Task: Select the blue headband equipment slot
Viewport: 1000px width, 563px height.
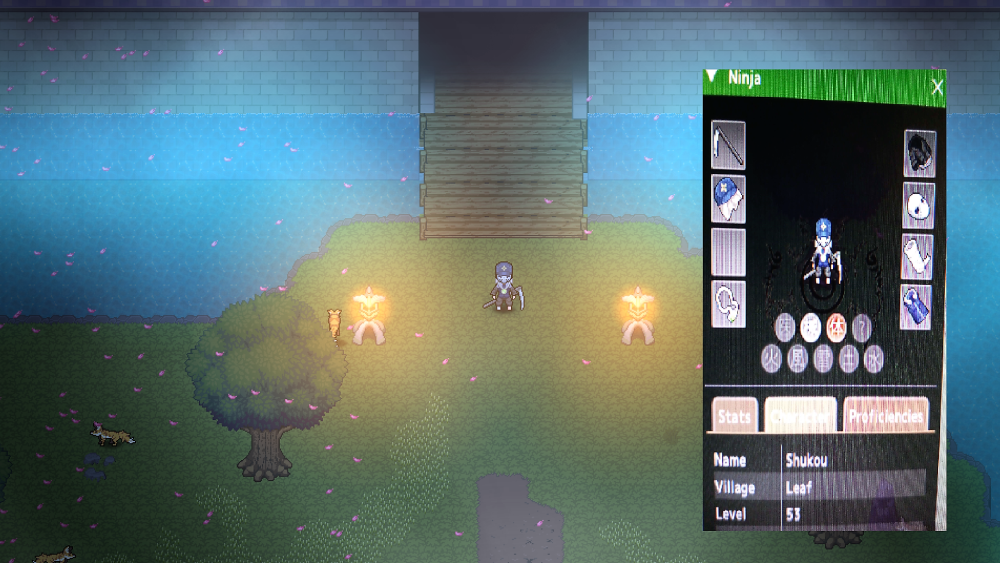Action: [x=727, y=199]
